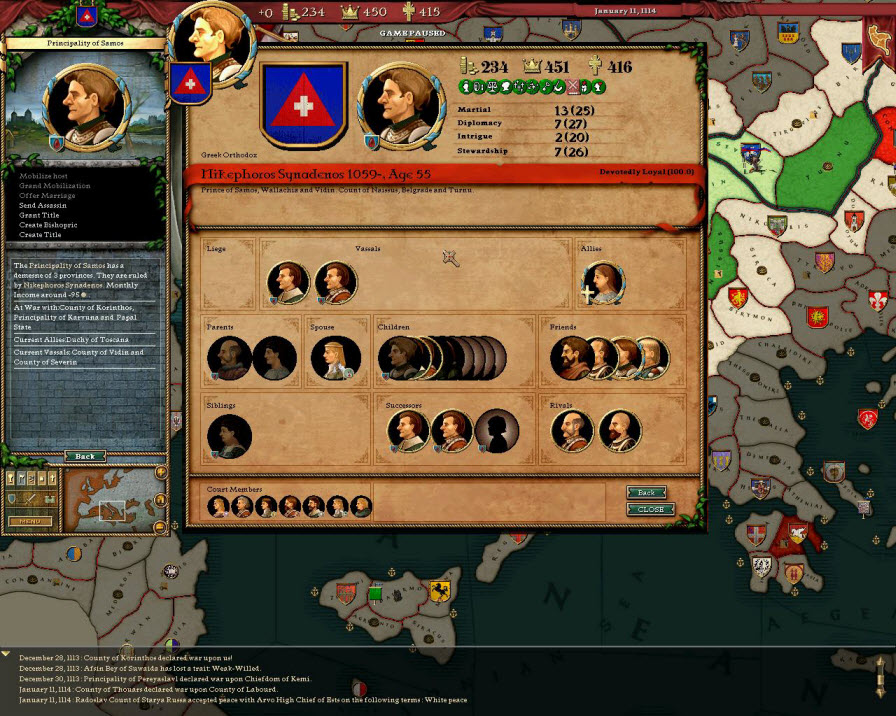Click Back in the character sheet window

pyautogui.click(x=647, y=493)
